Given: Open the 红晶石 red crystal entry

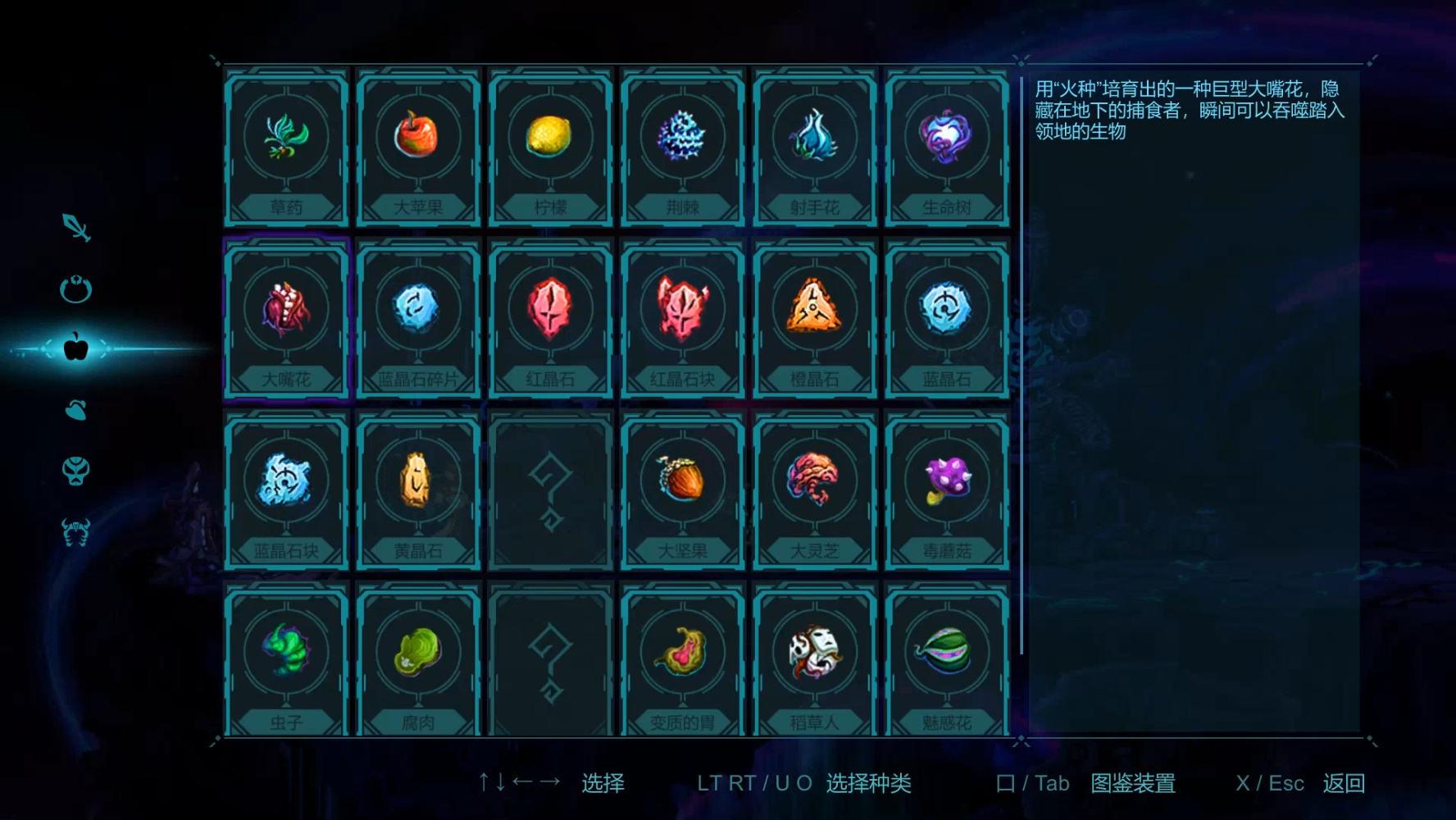Looking at the screenshot, I should point(550,318).
